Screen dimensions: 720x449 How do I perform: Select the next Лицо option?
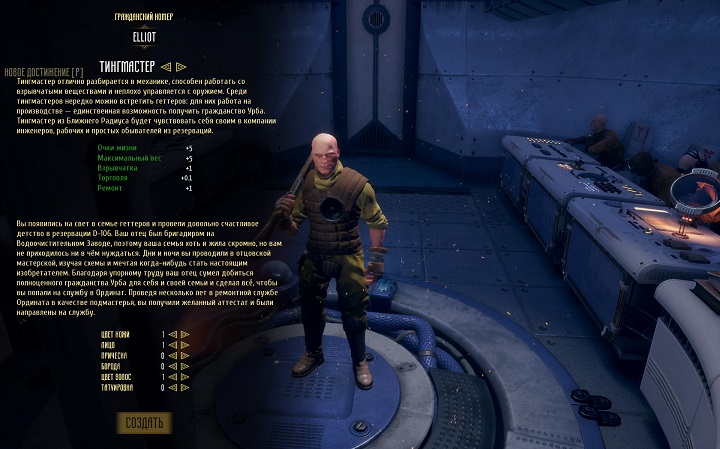click(184, 345)
